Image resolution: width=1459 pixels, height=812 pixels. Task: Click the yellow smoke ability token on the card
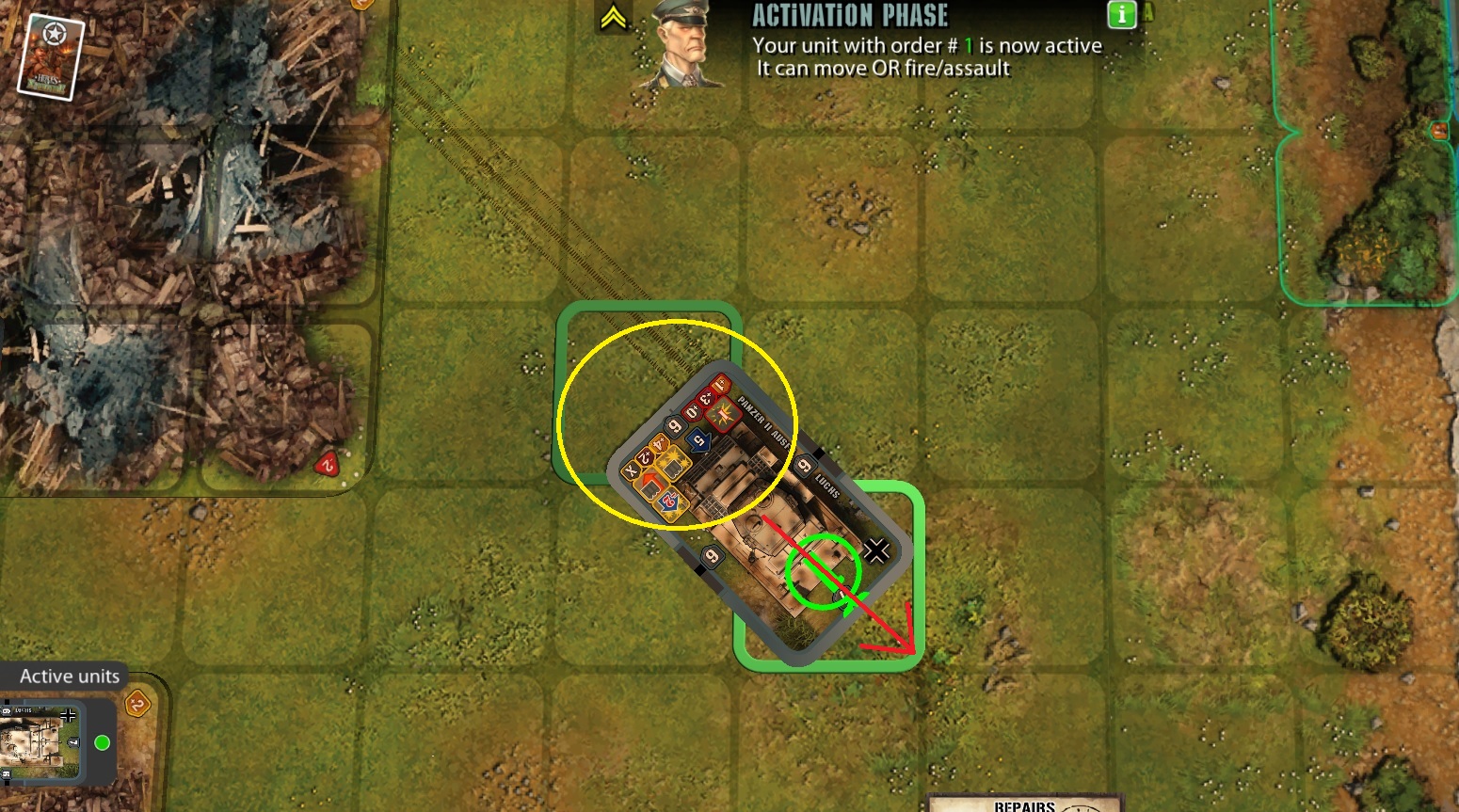pos(673,466)
